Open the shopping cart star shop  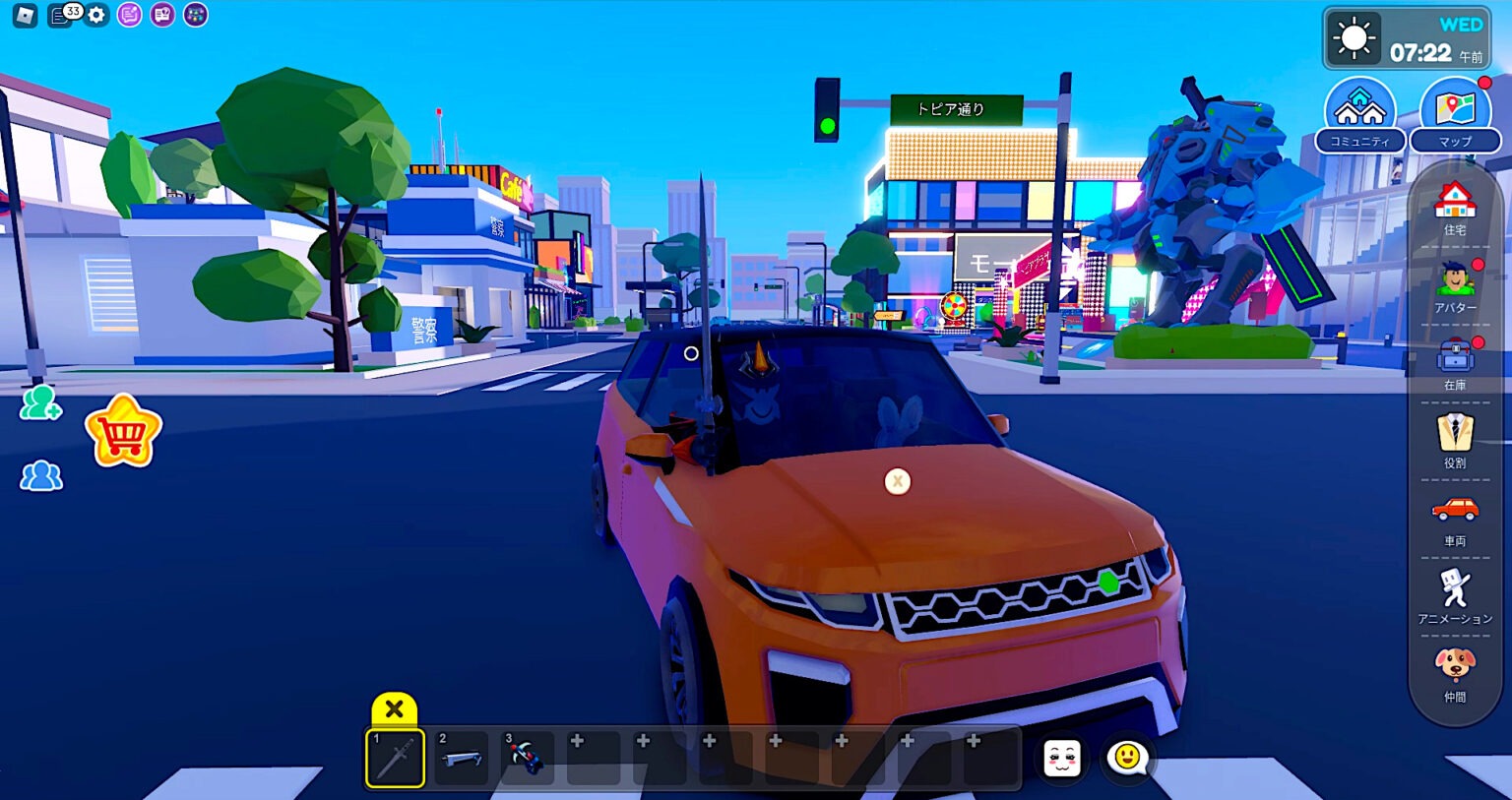click(125, 430)
